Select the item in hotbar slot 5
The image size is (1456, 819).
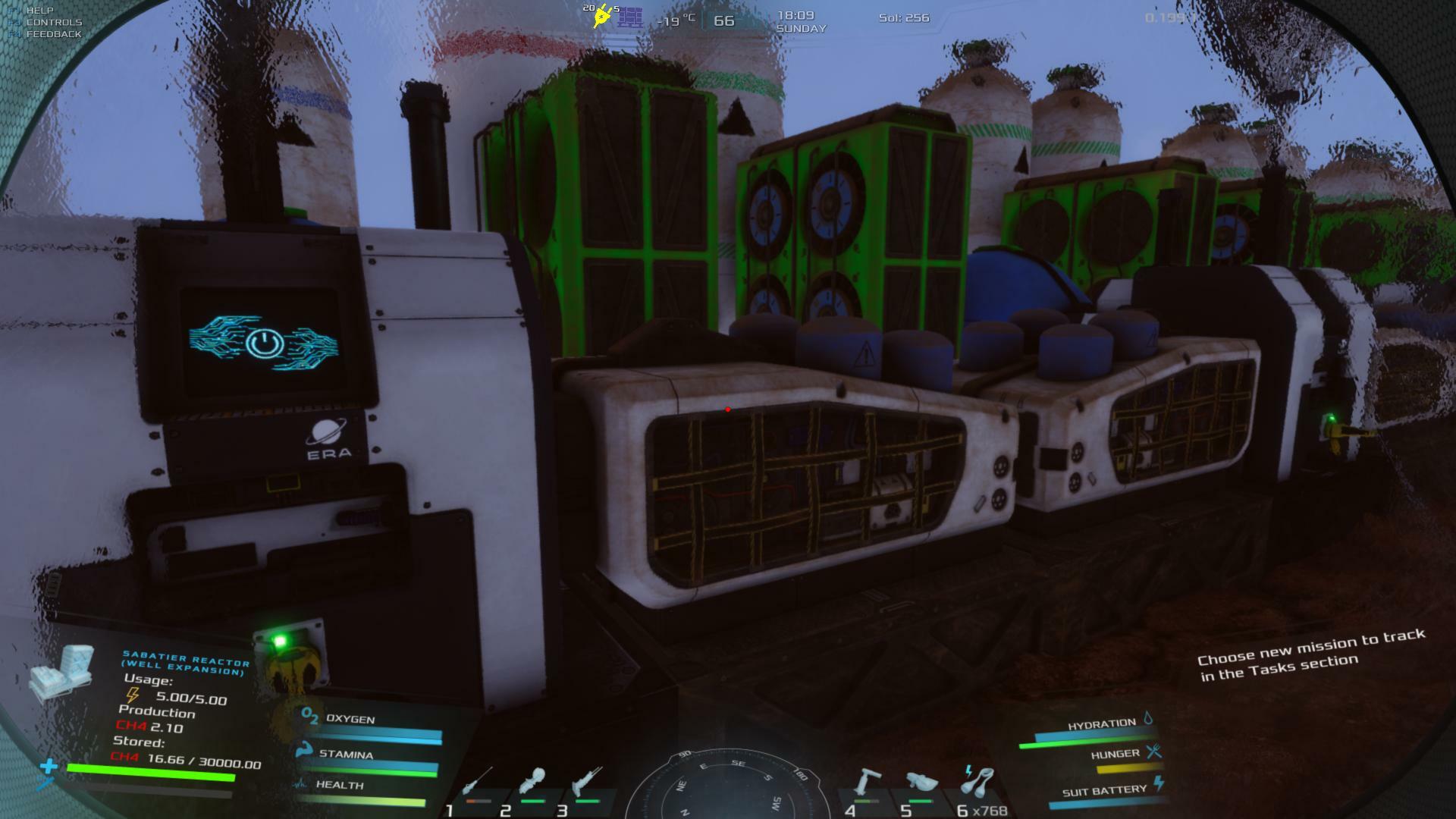click(920, 784)
